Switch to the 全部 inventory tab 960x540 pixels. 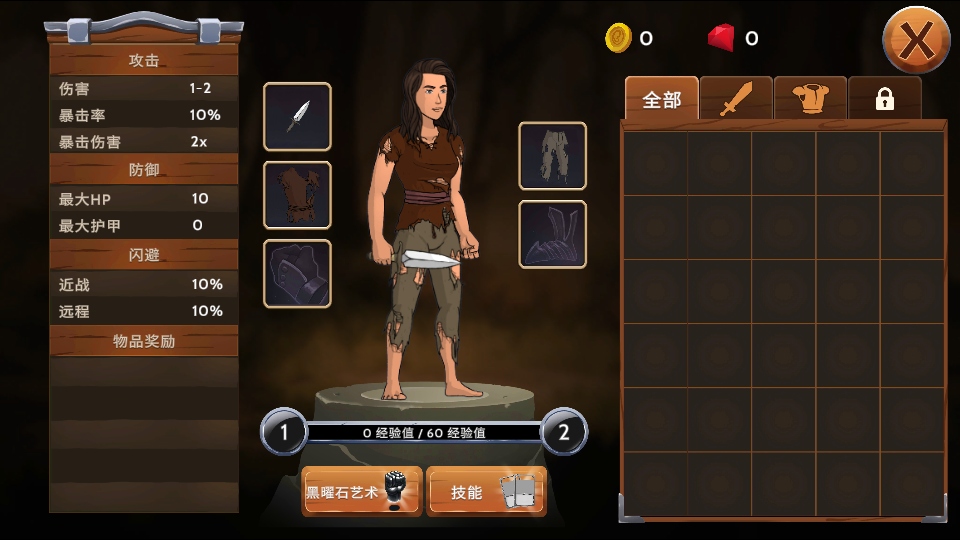(x=661, y=99)
